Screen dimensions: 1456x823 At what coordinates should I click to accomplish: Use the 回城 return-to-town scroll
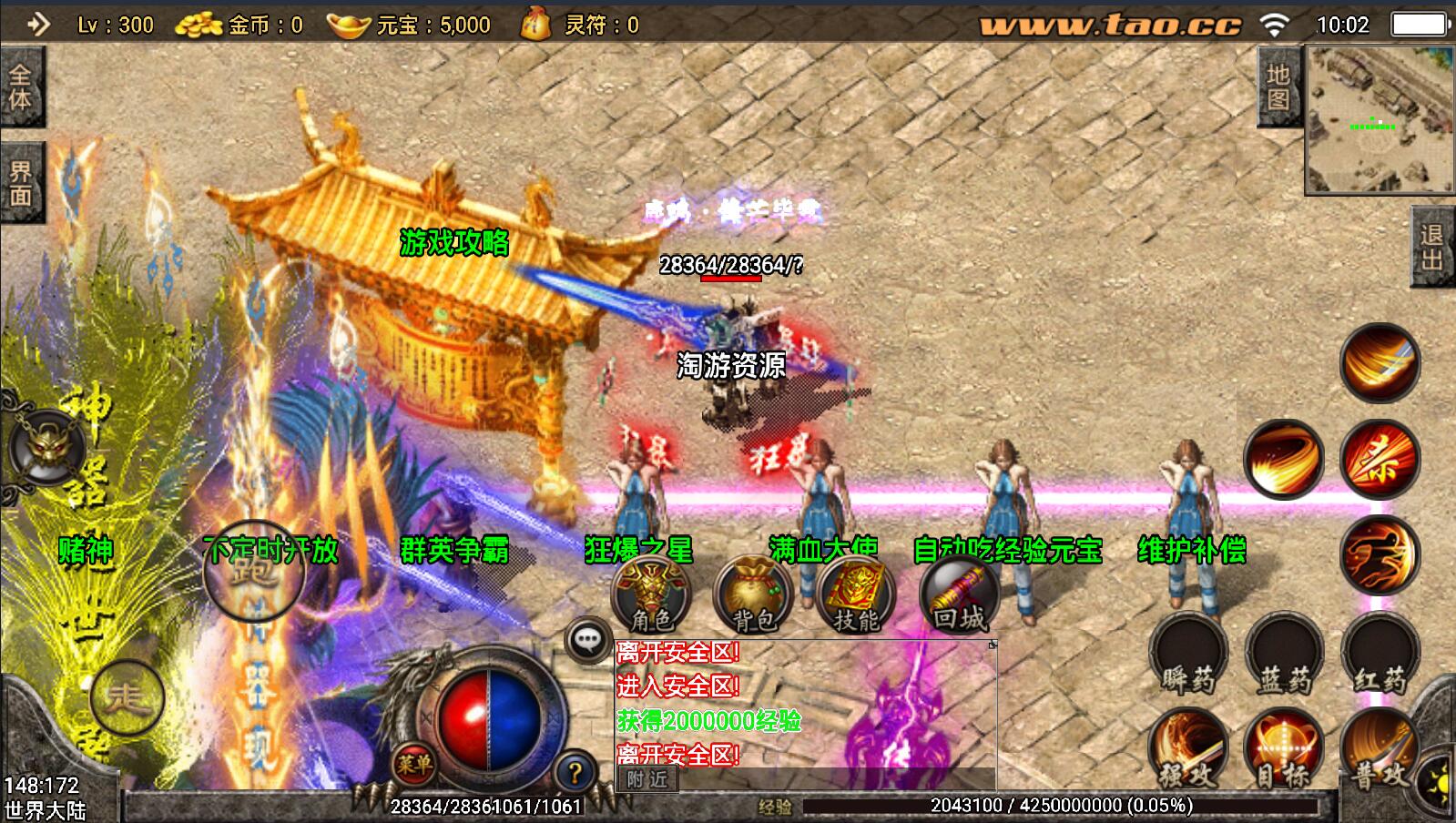(959, 594)
